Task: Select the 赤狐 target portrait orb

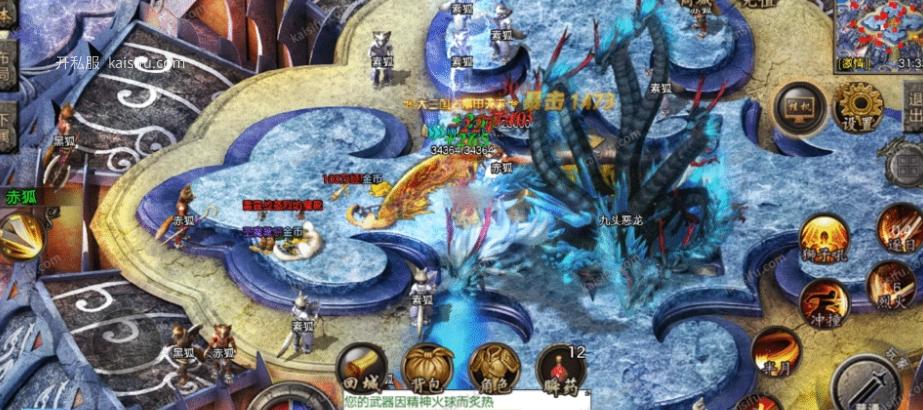Action: (x=20, y=234)
